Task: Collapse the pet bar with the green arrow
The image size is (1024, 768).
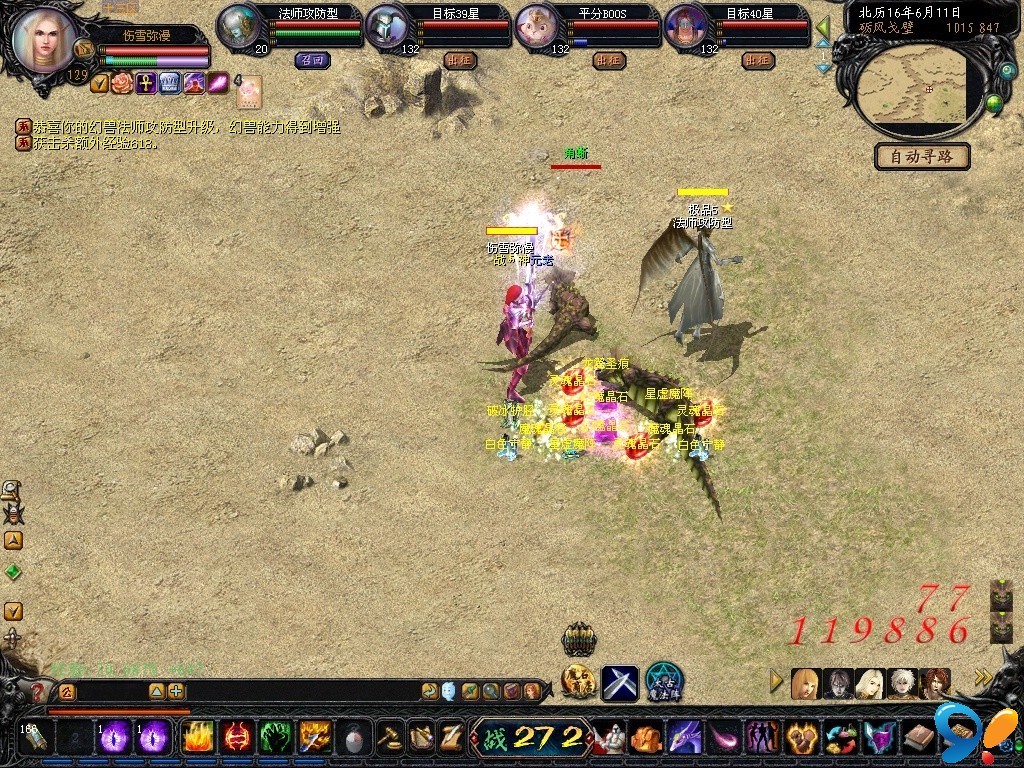Action: pos(823,27)
